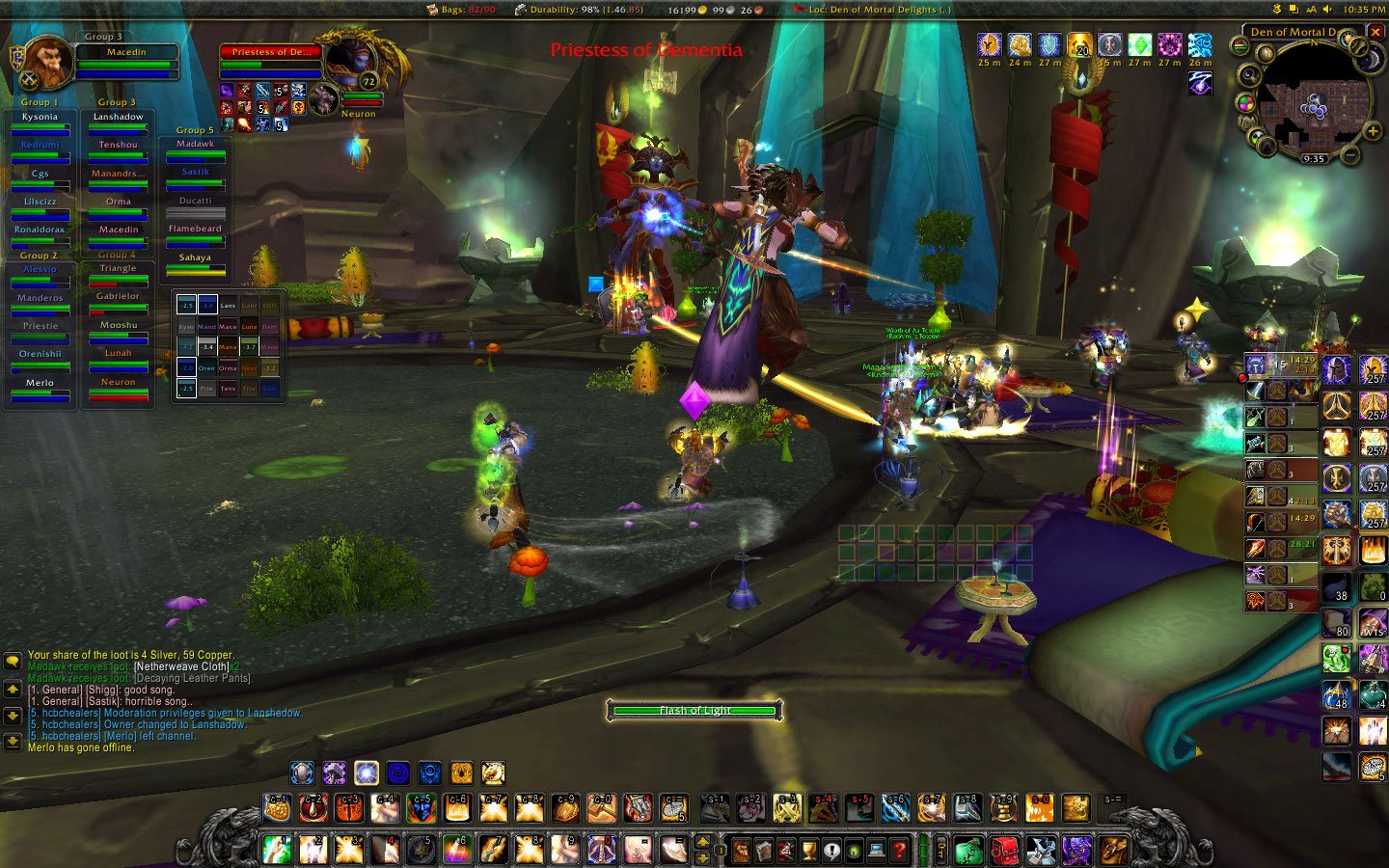Screen dimensions: 1389x868
Task: Close the minimap with the red X
Action: pyautogui.click(x=1376, y=32)
